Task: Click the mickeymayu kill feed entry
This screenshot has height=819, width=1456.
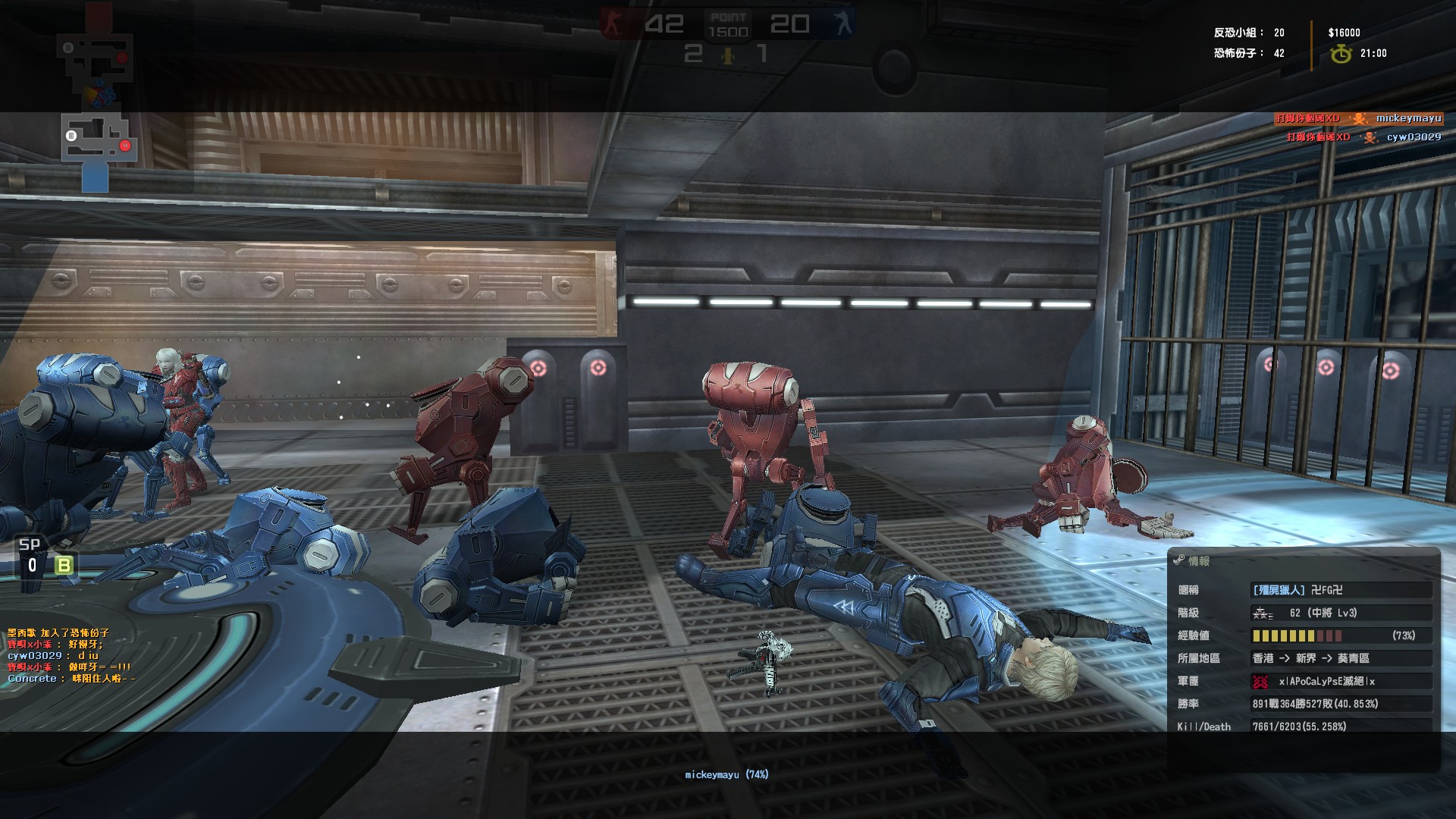Action: 1357,118
